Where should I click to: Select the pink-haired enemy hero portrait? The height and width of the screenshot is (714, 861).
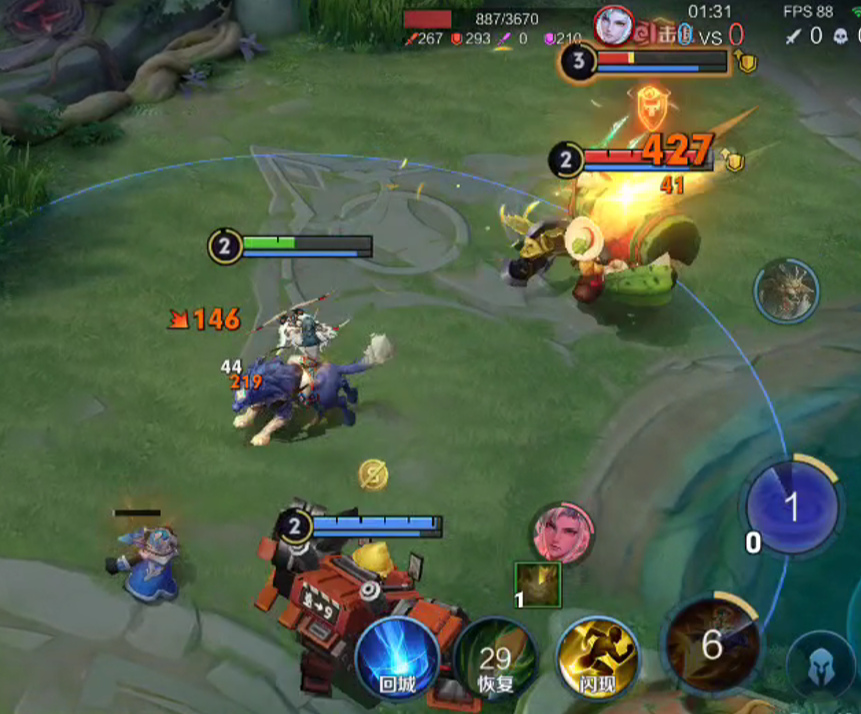(563, 533)
